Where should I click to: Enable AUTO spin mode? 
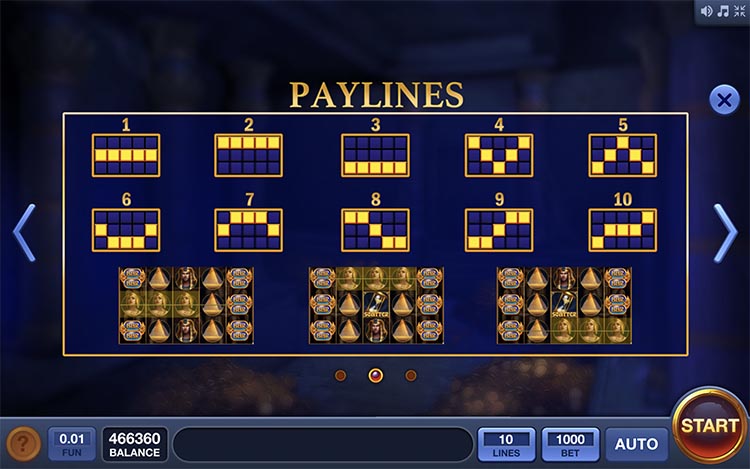click(x=636, y=444)
